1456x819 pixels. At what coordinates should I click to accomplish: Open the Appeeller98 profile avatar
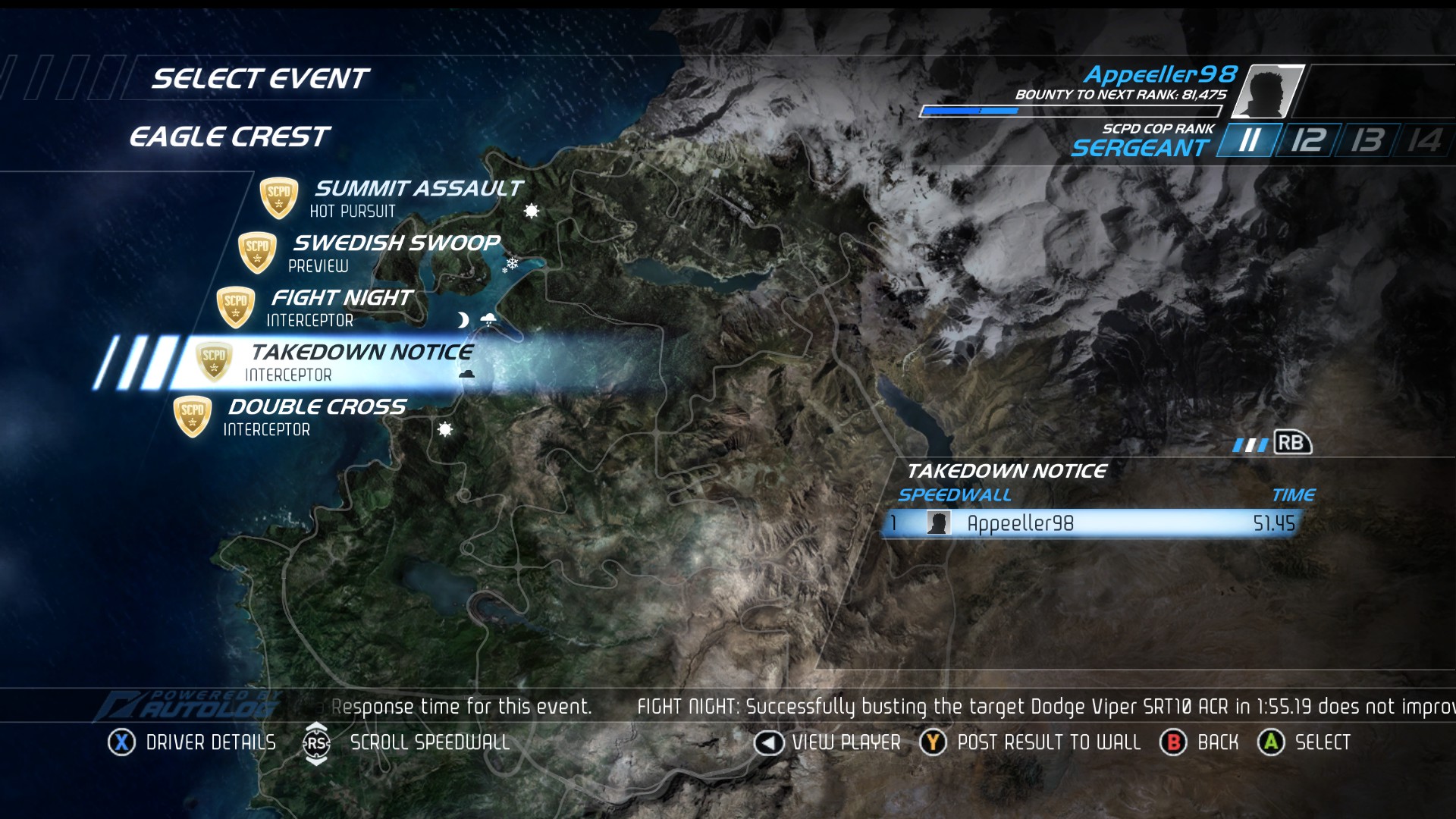pyautogui.click(x=1267, y=92)
